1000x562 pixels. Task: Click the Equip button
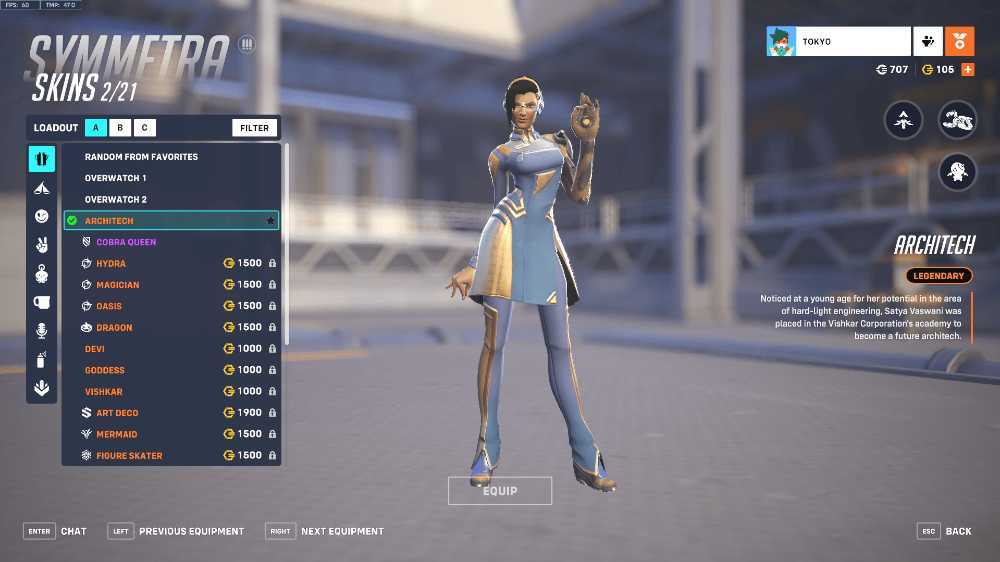[x=500, y=491]
